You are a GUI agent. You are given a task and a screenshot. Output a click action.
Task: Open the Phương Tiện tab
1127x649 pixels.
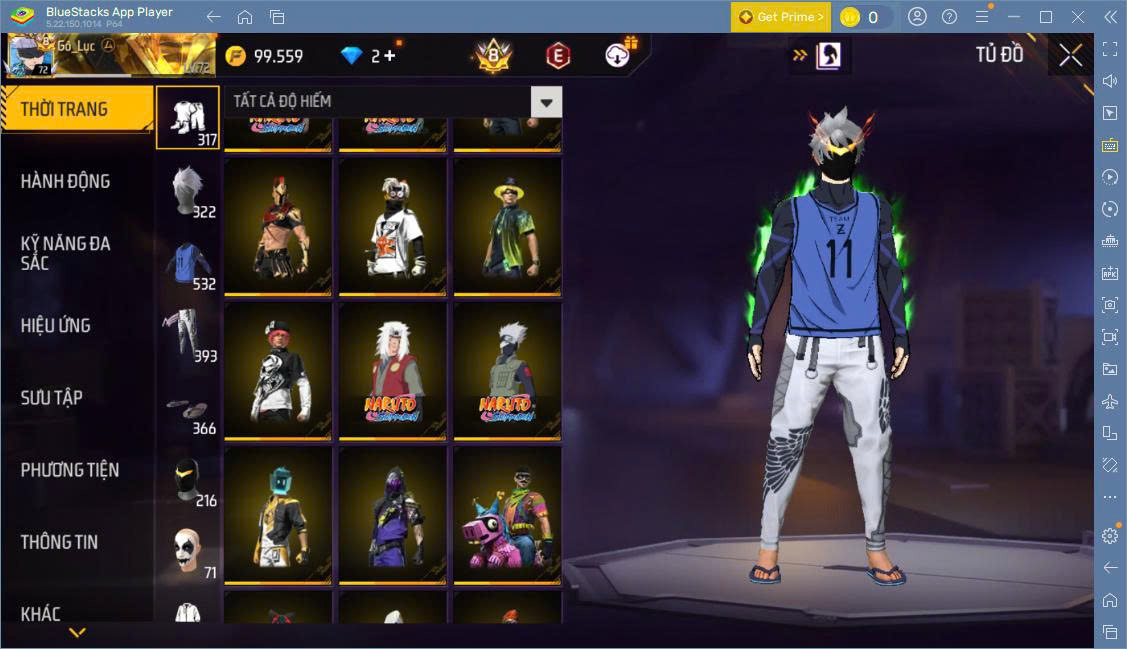pos(70,469)
